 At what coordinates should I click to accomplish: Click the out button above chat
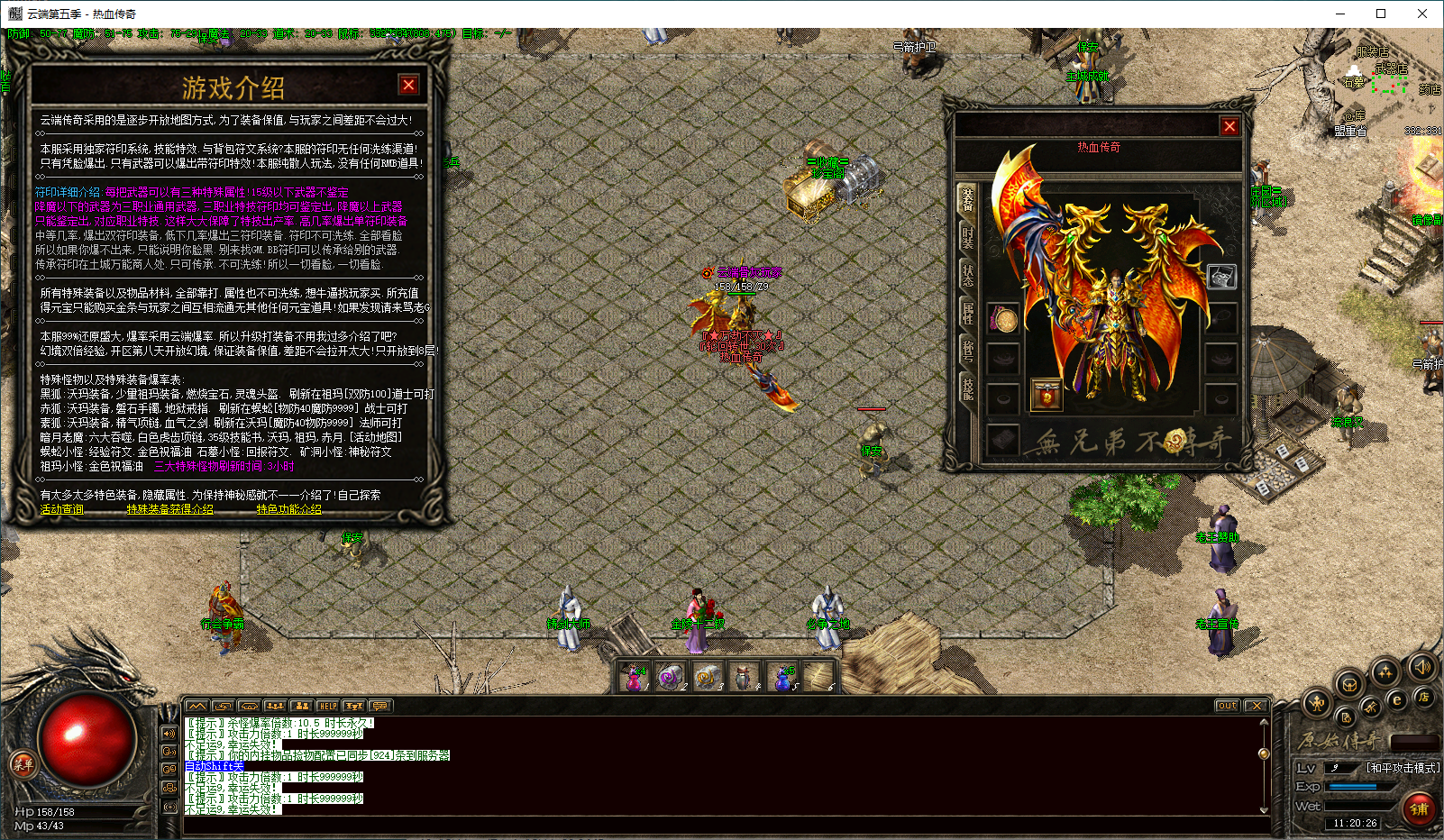1227,706
